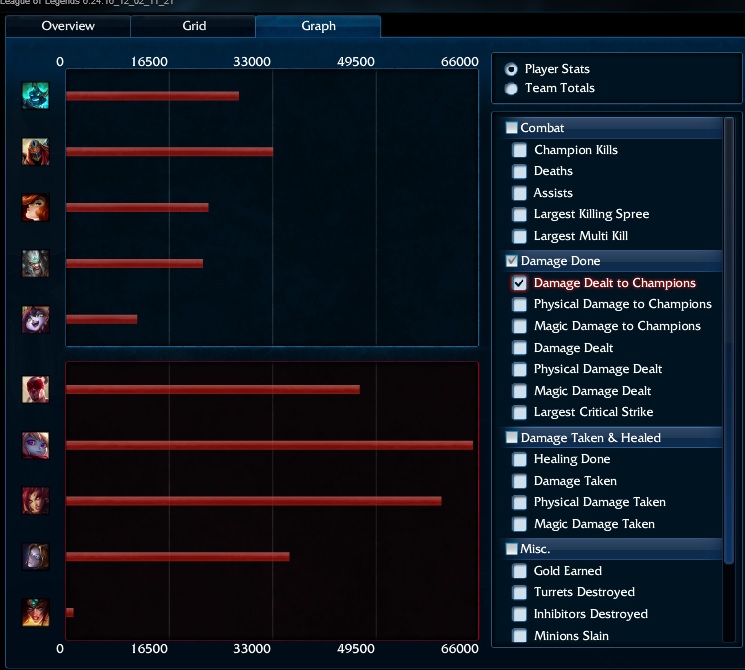Toggle the Damage Done category checkbox
The height and width of the screenshot is (670, 745).
(x=512, y=261)
